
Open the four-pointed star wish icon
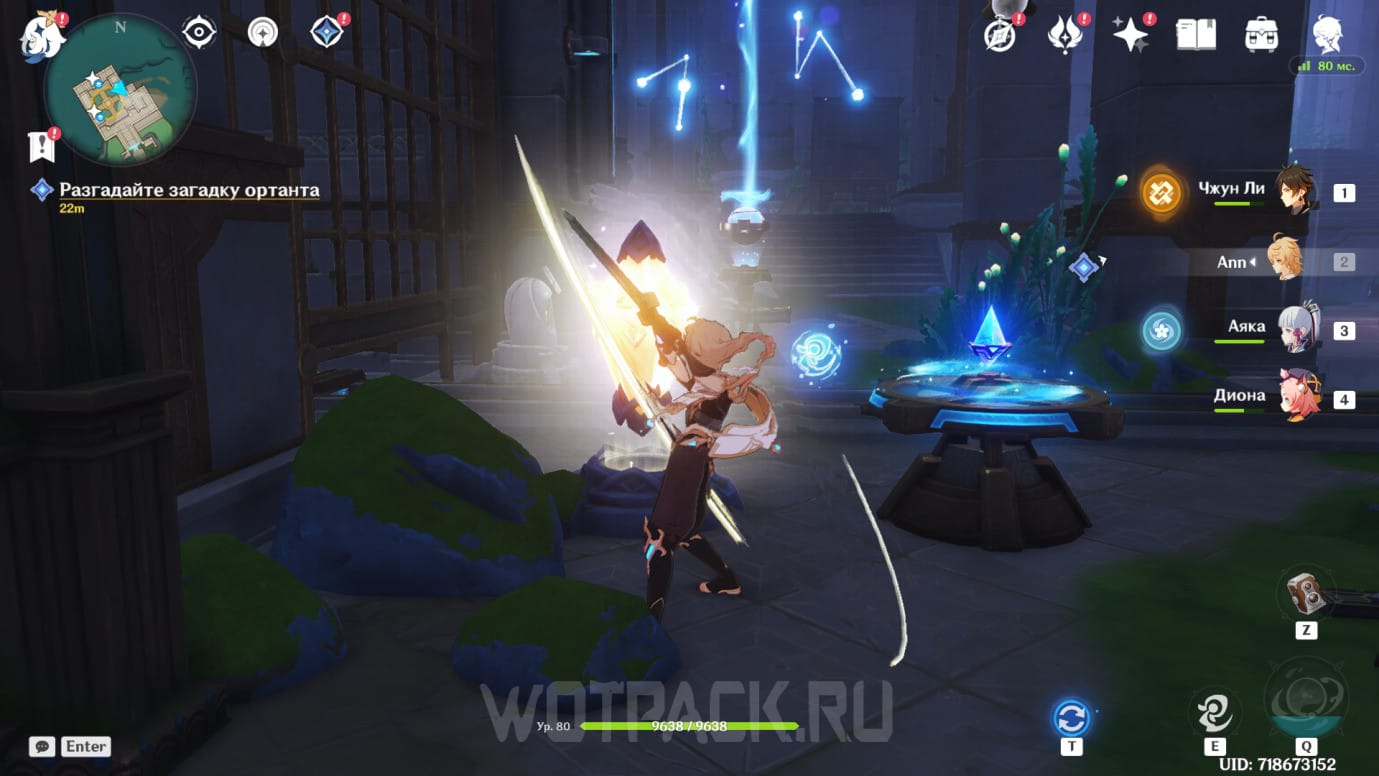[x=1131, y=35]
